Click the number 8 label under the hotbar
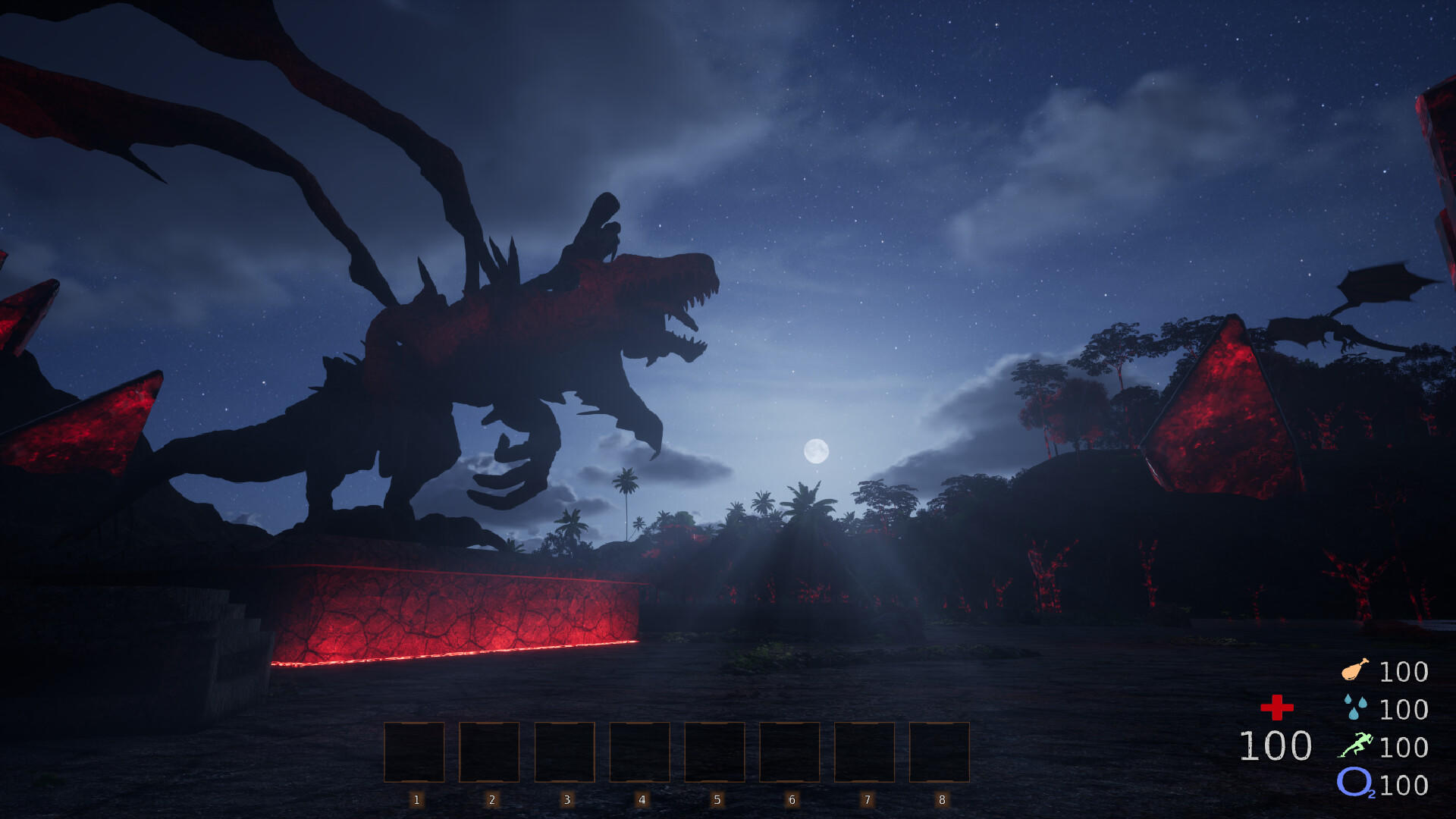The image size is (1456, 819). [x=940, y=798]
